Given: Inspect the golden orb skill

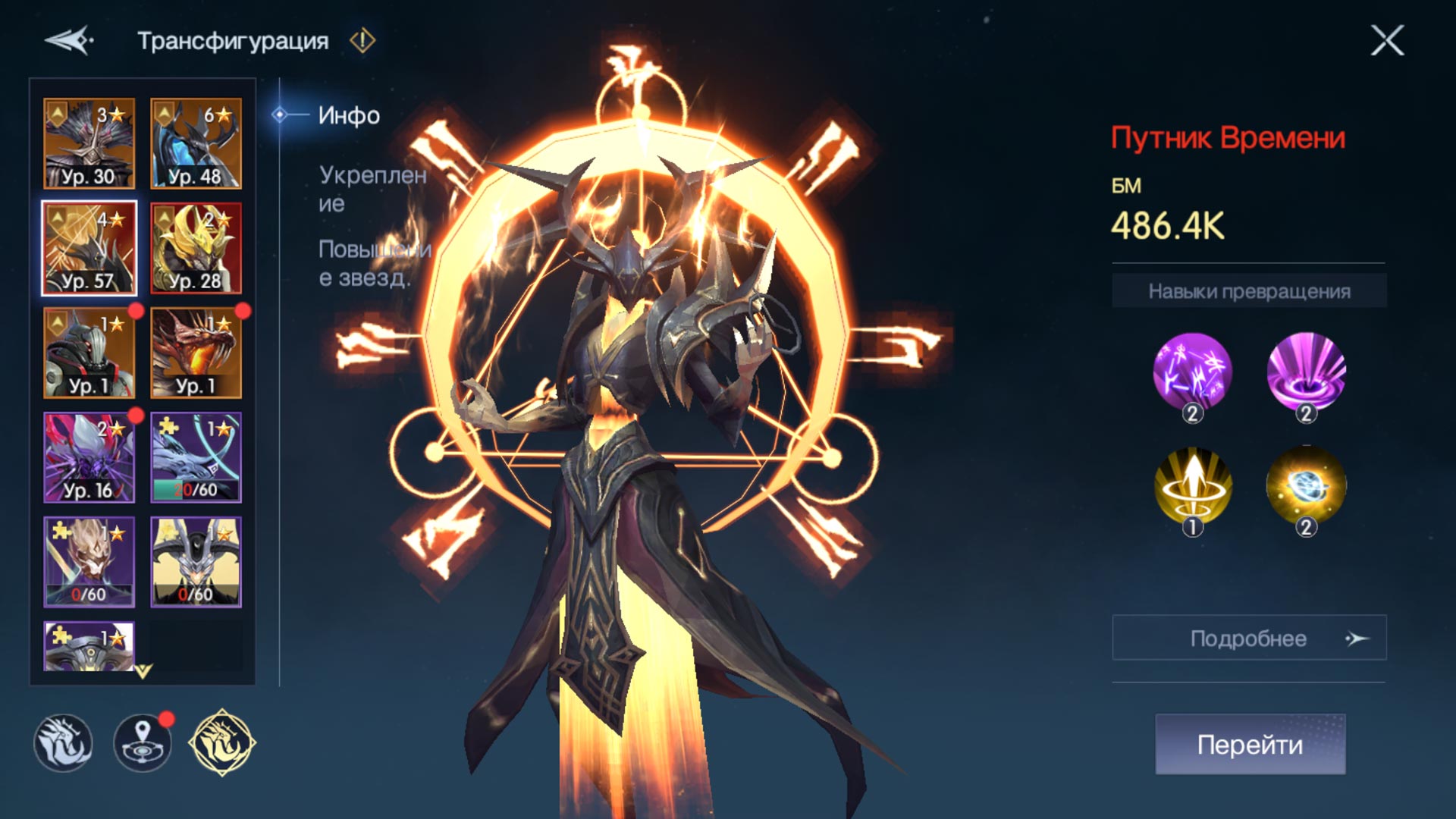Looking at the screenshot, I should (x=1306, y=486).
